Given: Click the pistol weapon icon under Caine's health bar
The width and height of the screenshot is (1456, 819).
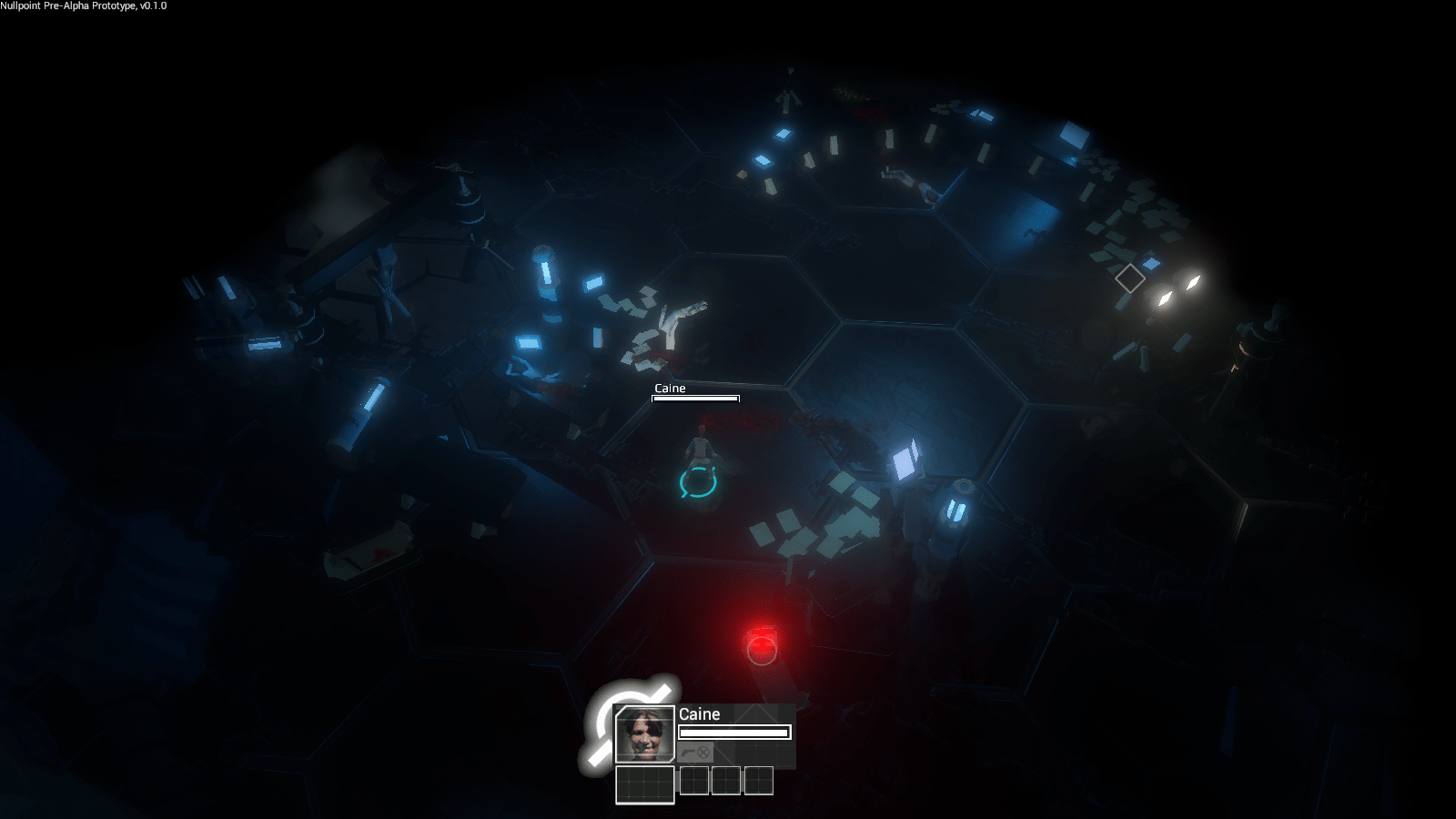Looking at the screenshot, I should coord(687,753).
